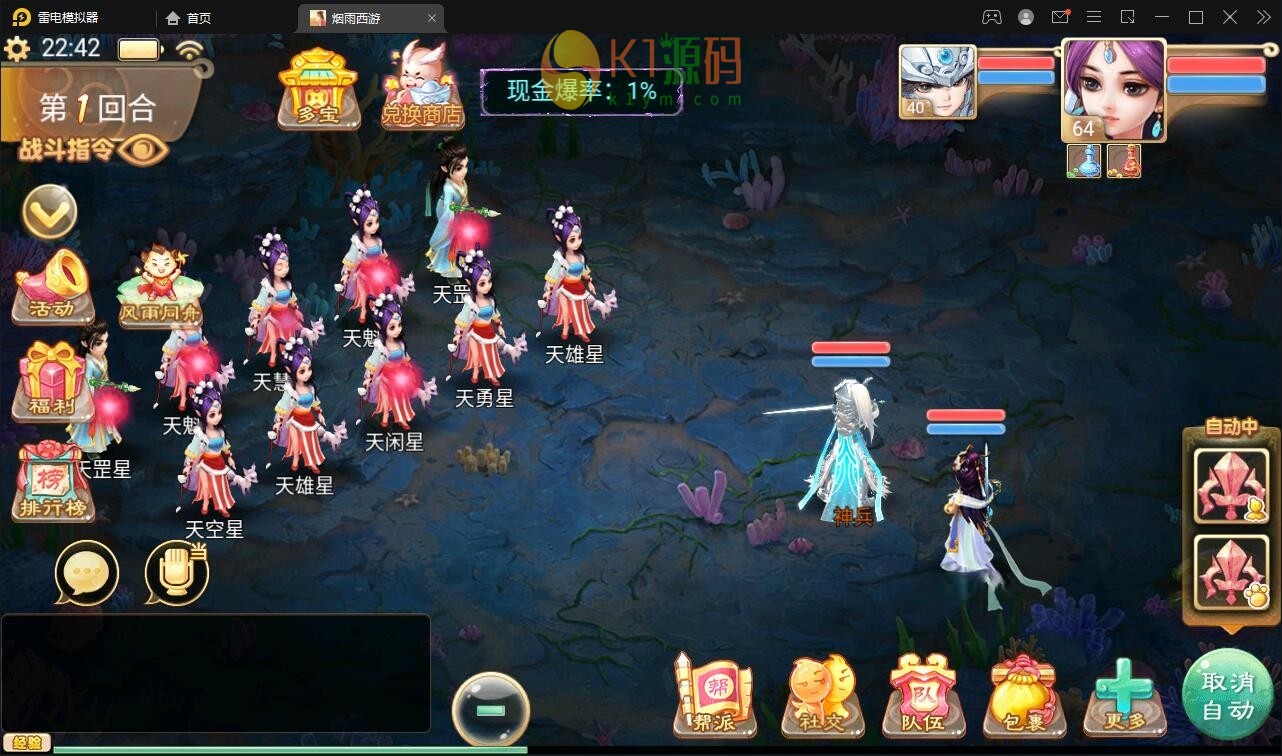1282x756 pixels.
Task: Open the 队伍 team panel
Action: pyautogui.click(x=922, y=695)
